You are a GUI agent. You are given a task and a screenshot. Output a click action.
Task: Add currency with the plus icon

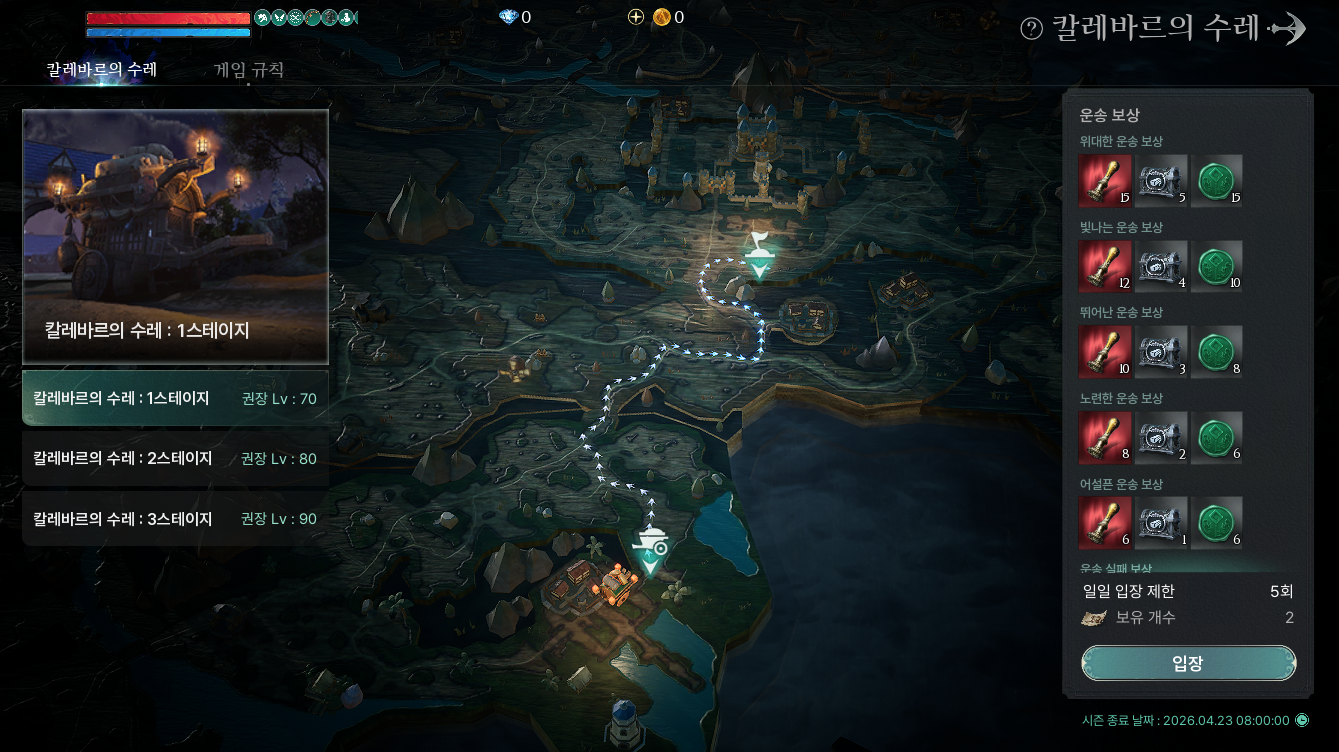pos(635,17)
